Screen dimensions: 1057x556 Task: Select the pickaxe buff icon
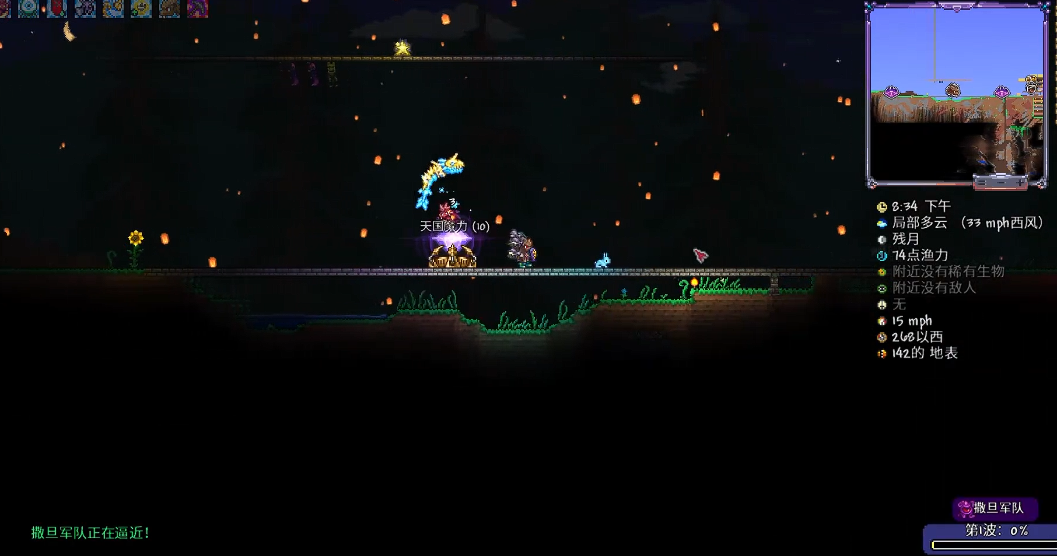tap(197, 8)
